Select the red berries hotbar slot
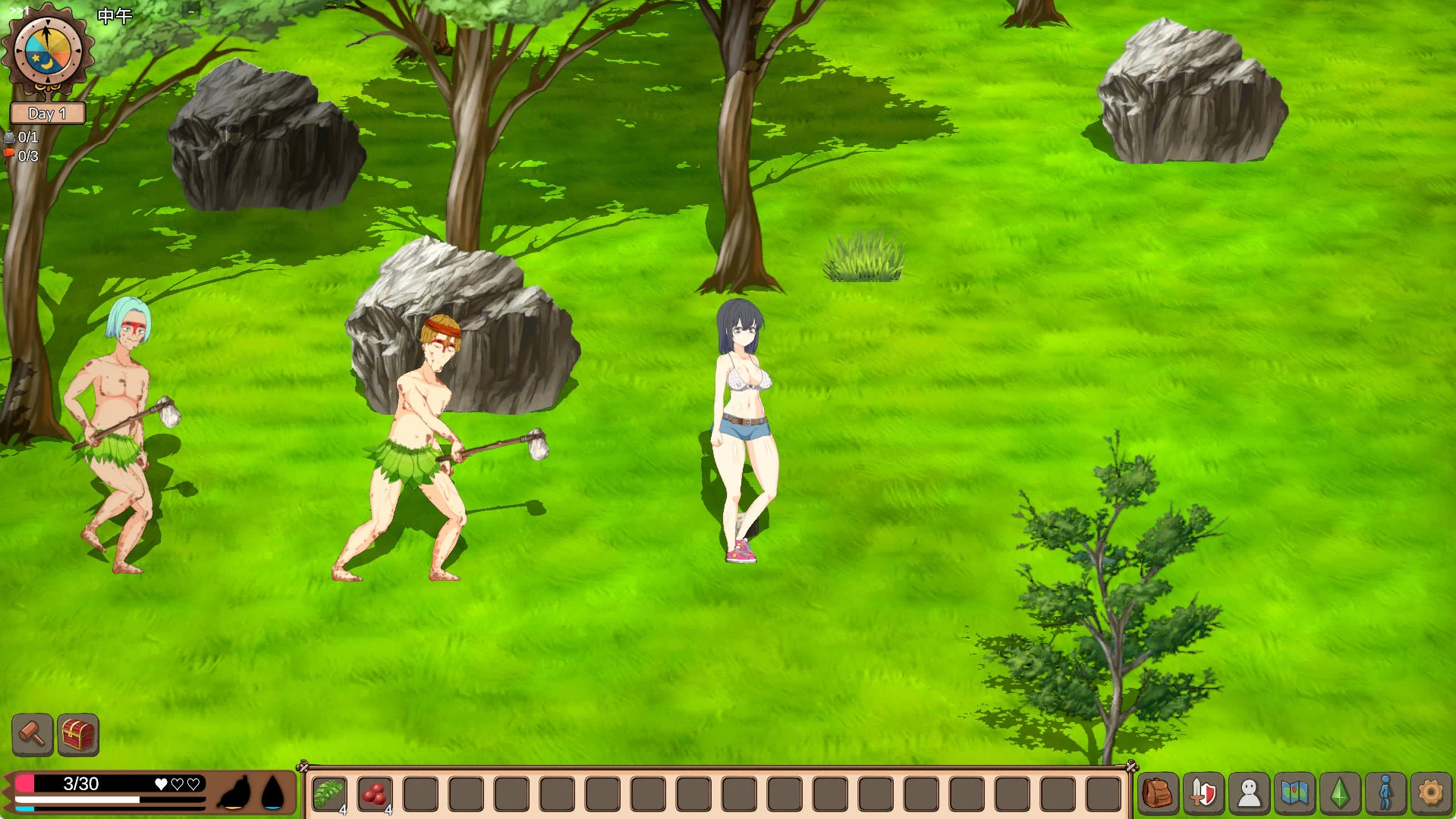The height and width of the screenshot is (819, 1456). point(375,794)
